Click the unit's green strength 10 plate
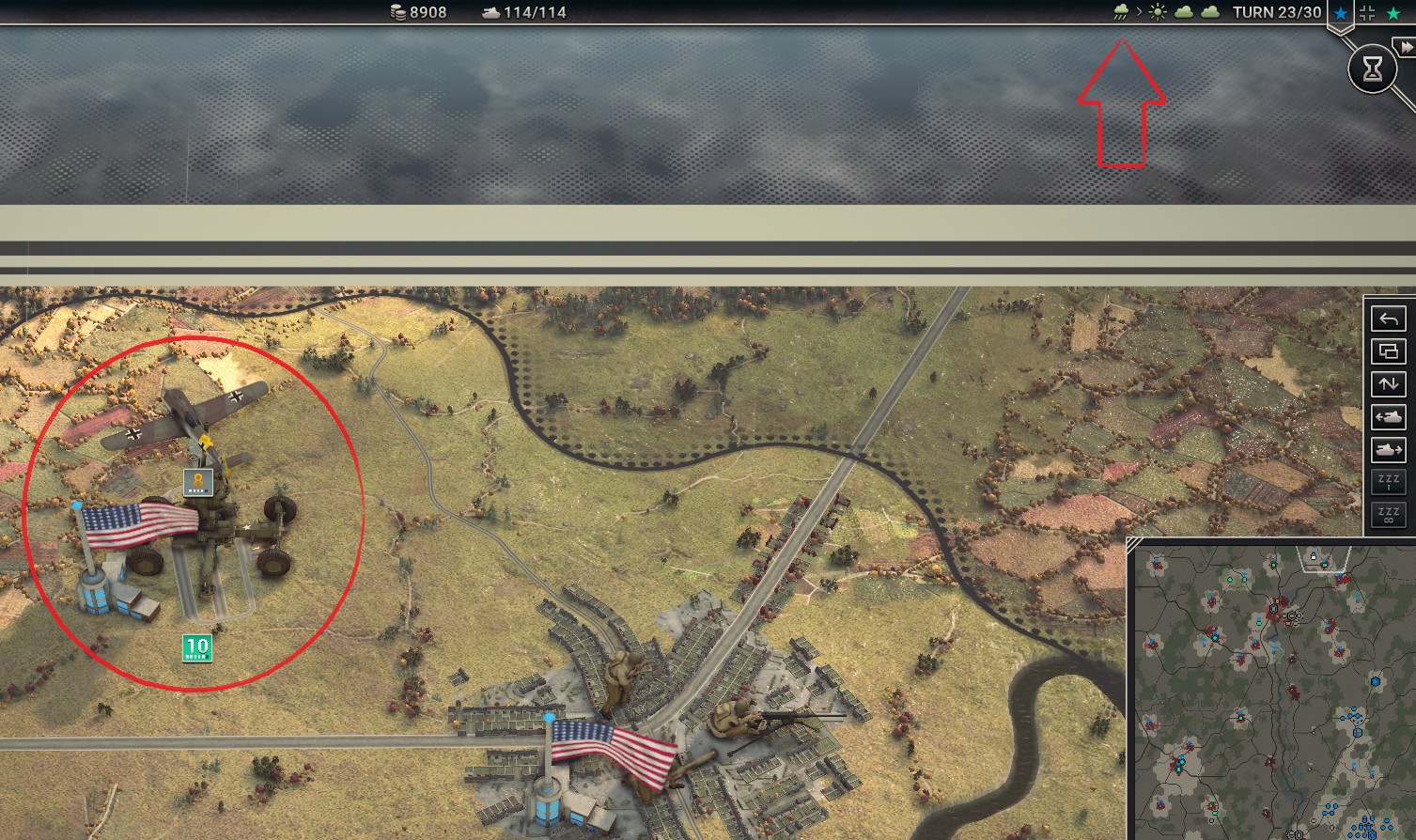 tap(195, 646)
